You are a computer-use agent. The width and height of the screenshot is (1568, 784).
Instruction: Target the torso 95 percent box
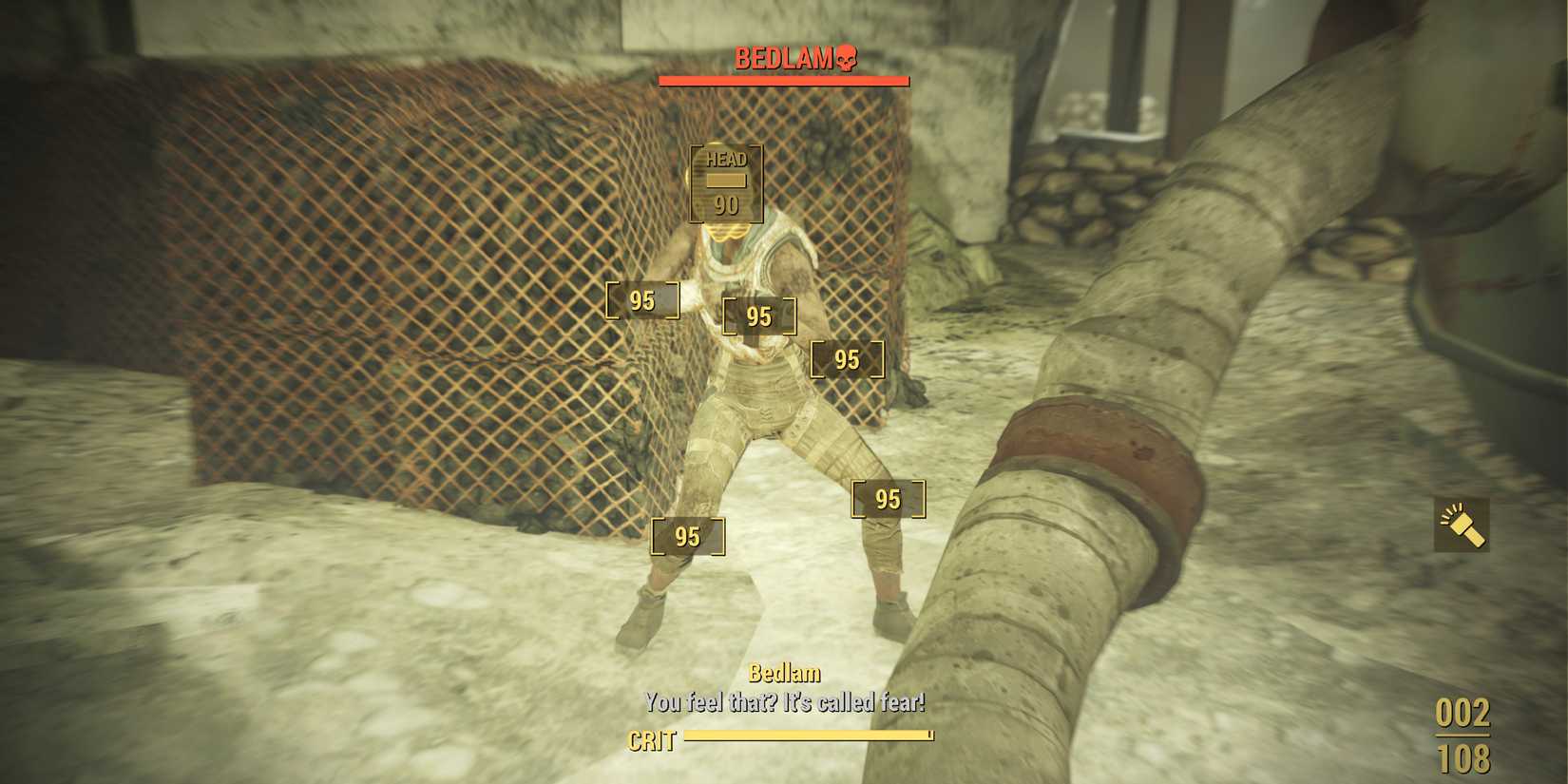(x=760, y=316)
